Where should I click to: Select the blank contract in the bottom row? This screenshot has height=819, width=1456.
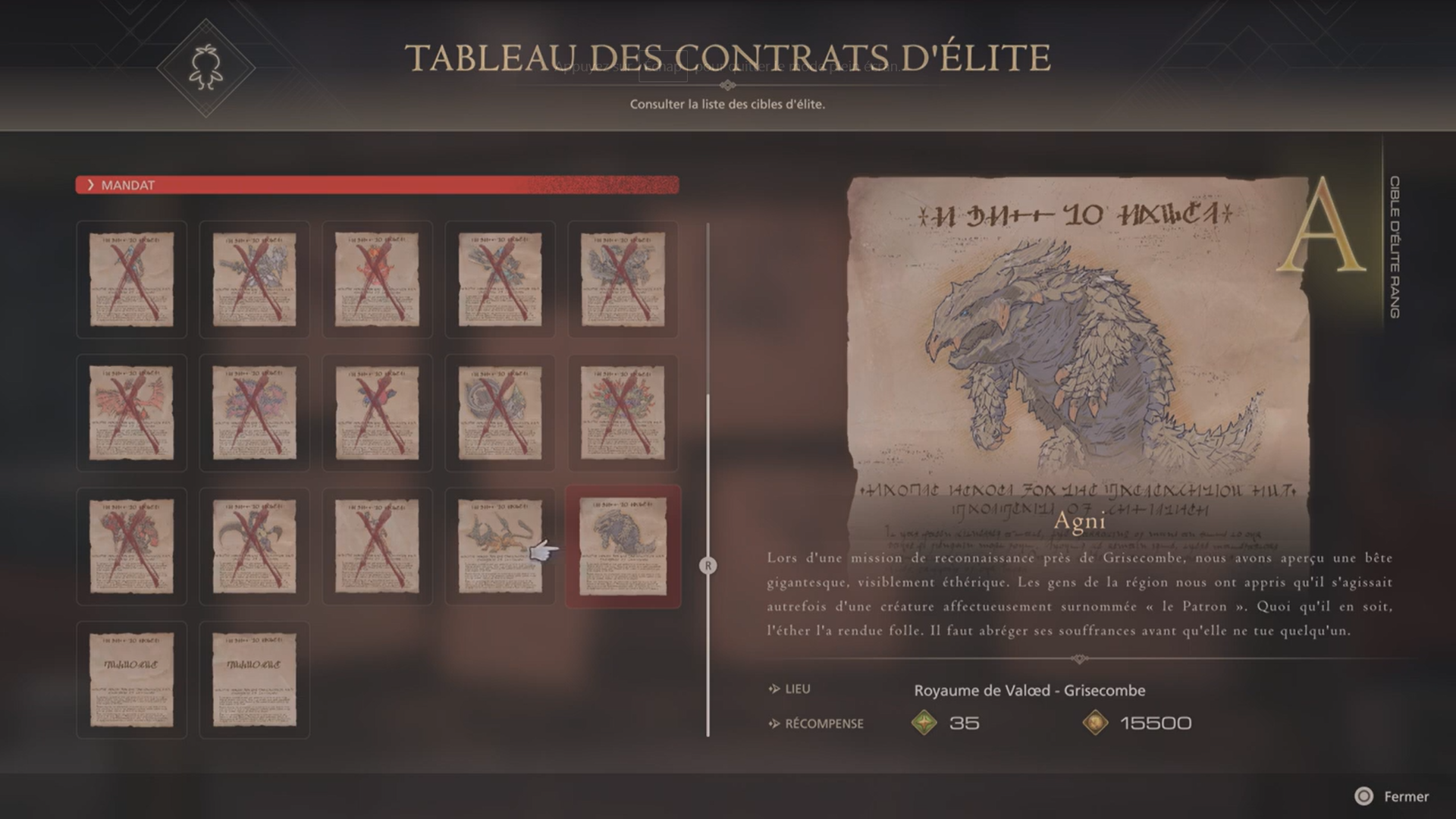[x=130, y=679]
